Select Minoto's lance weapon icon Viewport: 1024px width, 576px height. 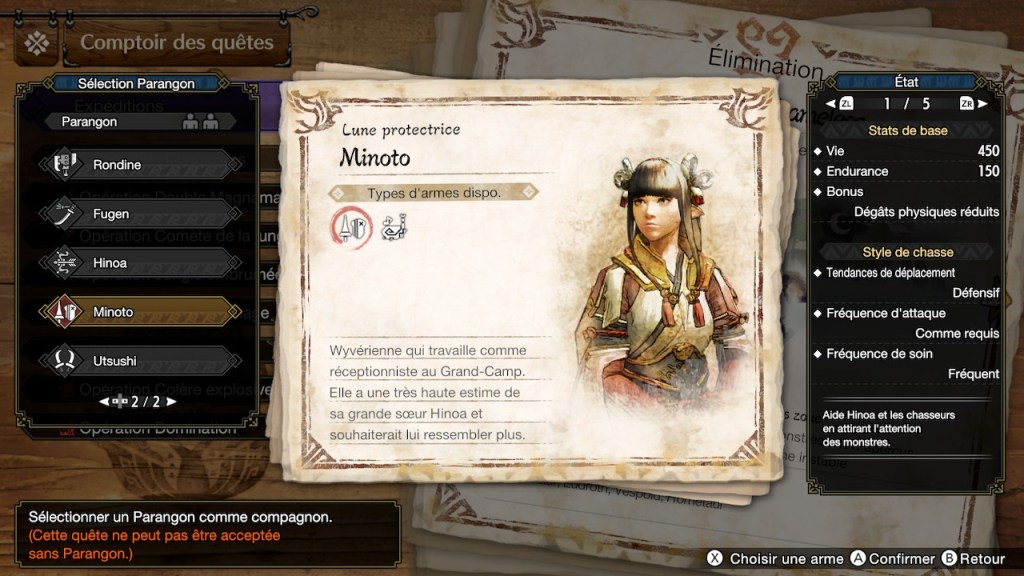(x=351, y=229)
